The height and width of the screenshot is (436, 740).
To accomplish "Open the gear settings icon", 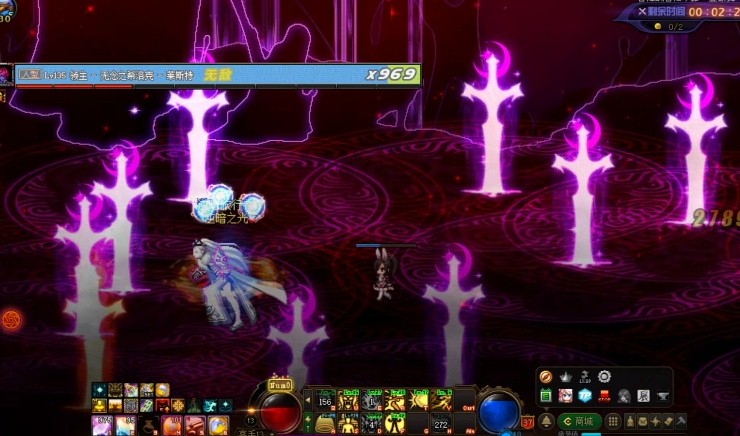I will tap(604, 377).
